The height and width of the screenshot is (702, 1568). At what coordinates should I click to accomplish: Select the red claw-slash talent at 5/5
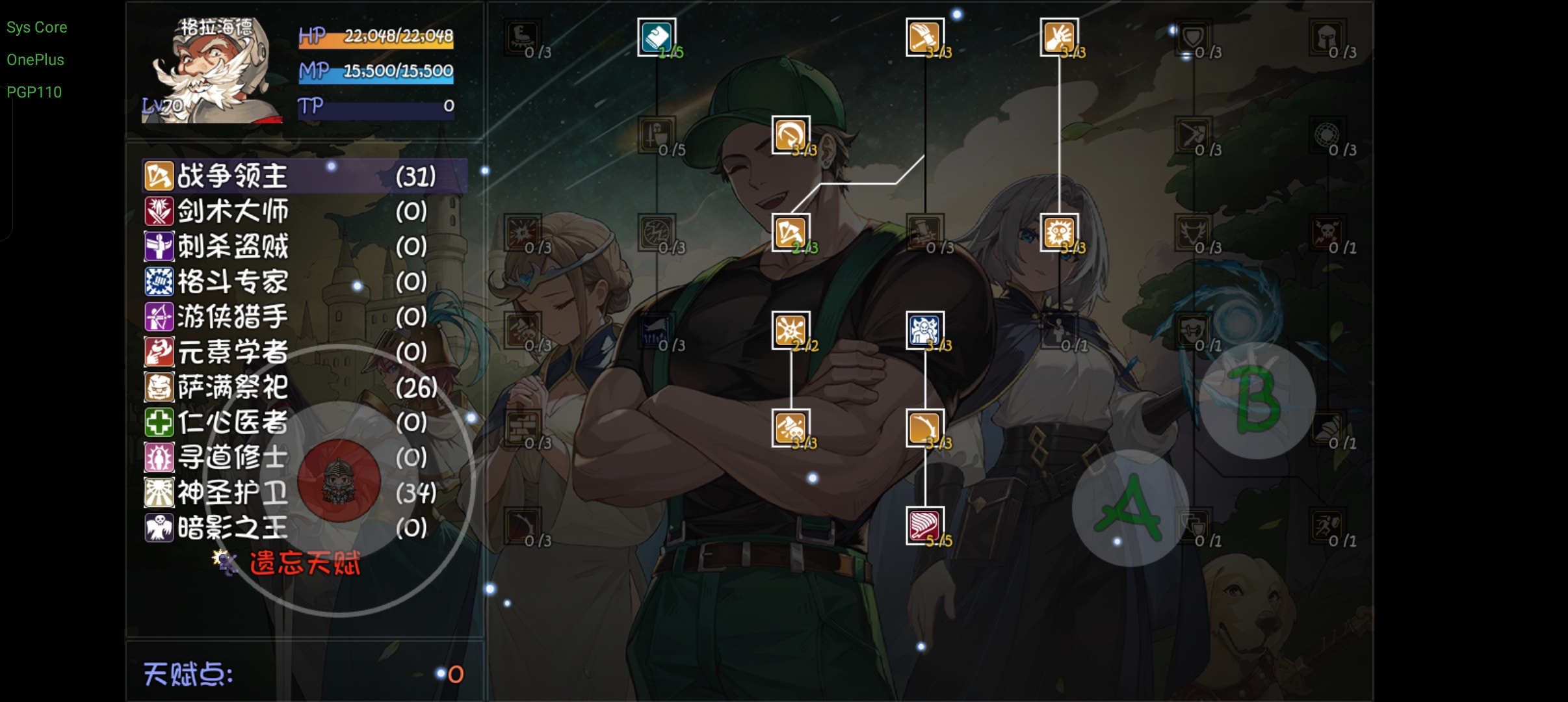point(924,525)
